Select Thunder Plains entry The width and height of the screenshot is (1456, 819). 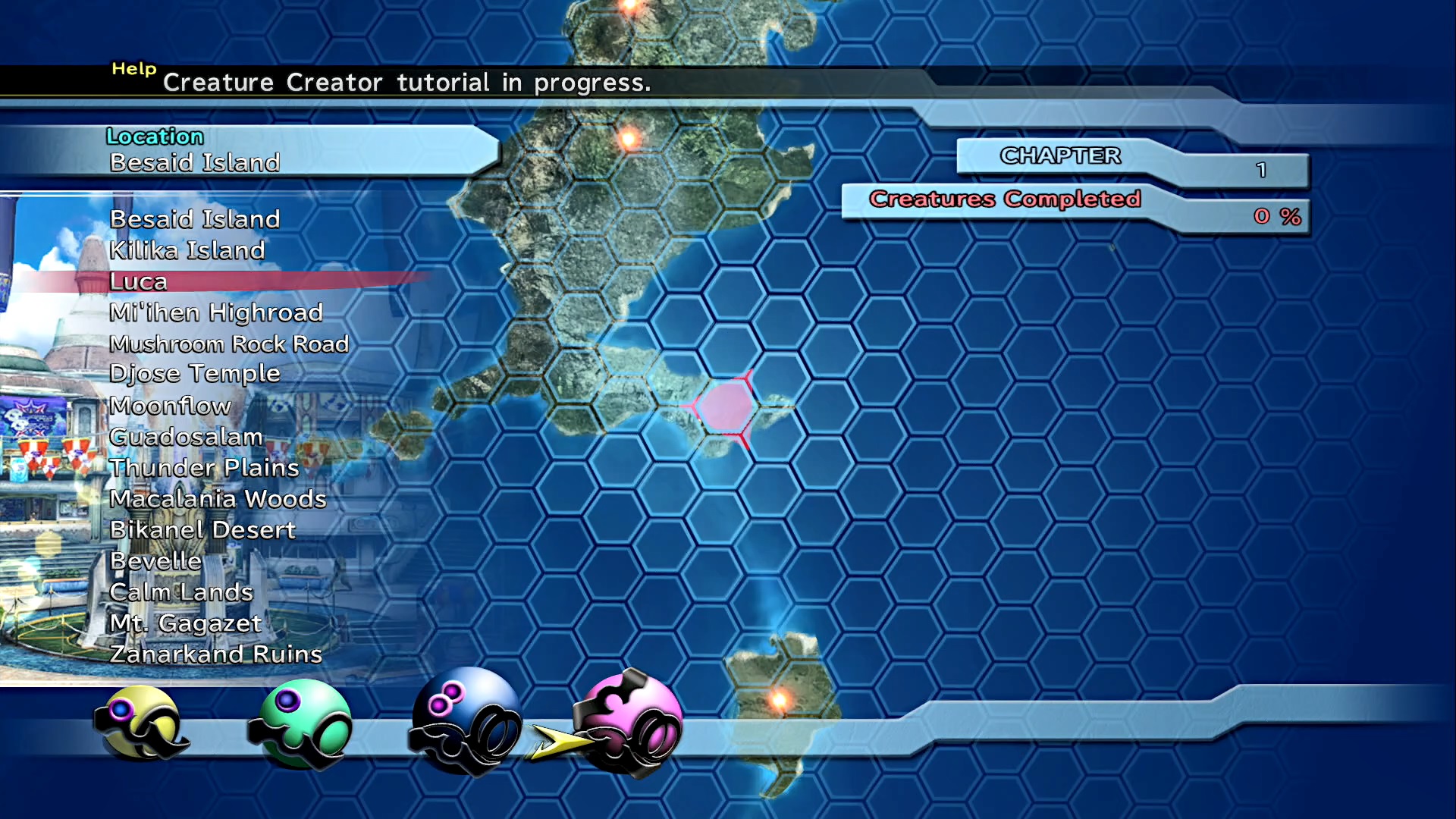pyautogui.click(x=205, y=468)
